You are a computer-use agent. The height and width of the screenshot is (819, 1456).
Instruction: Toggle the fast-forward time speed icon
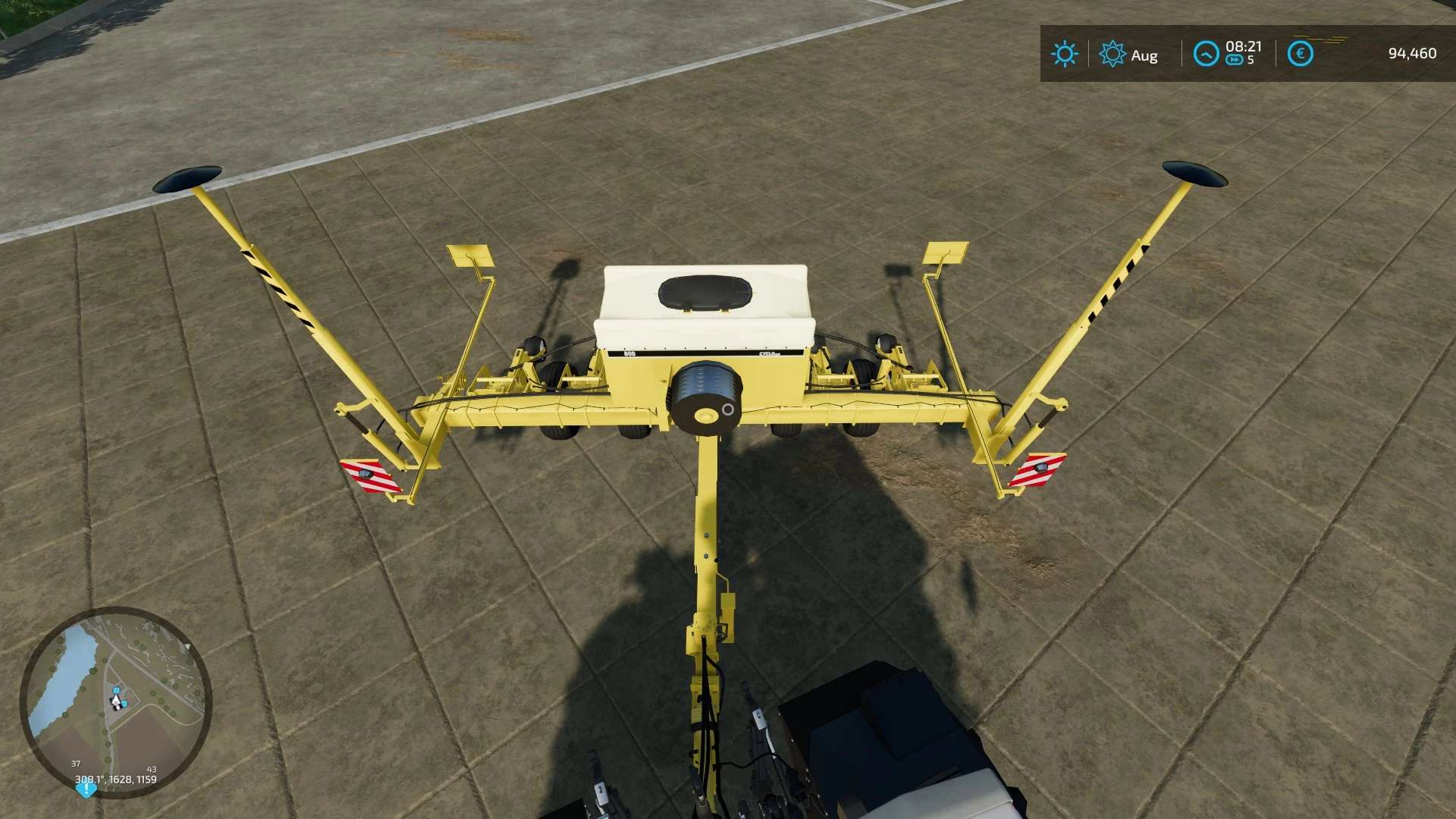pos(1234,61)
